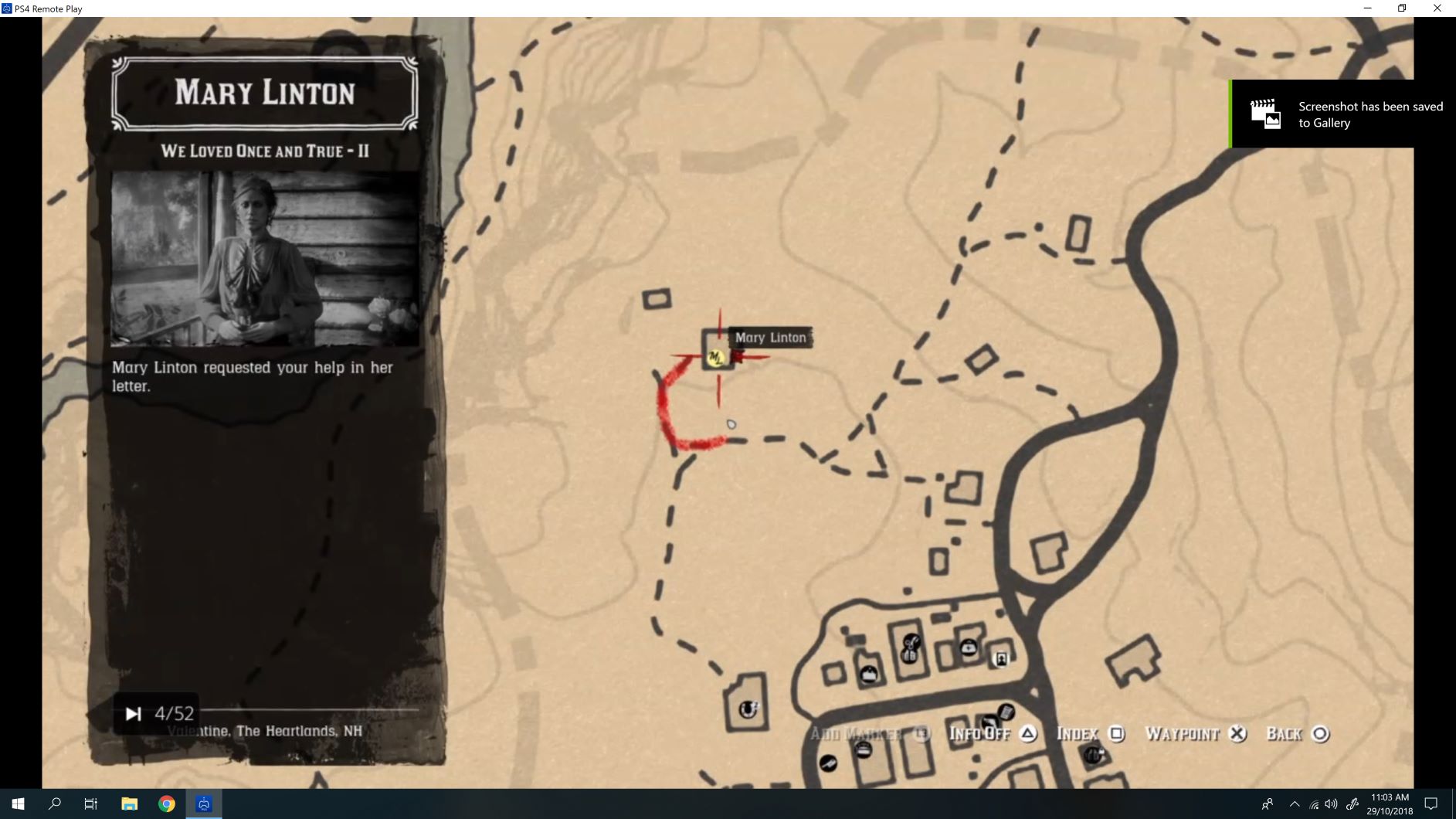1456x819 pixels.
Task: Select the stable horseshoe map icon
Action: [x=748, y=709]
